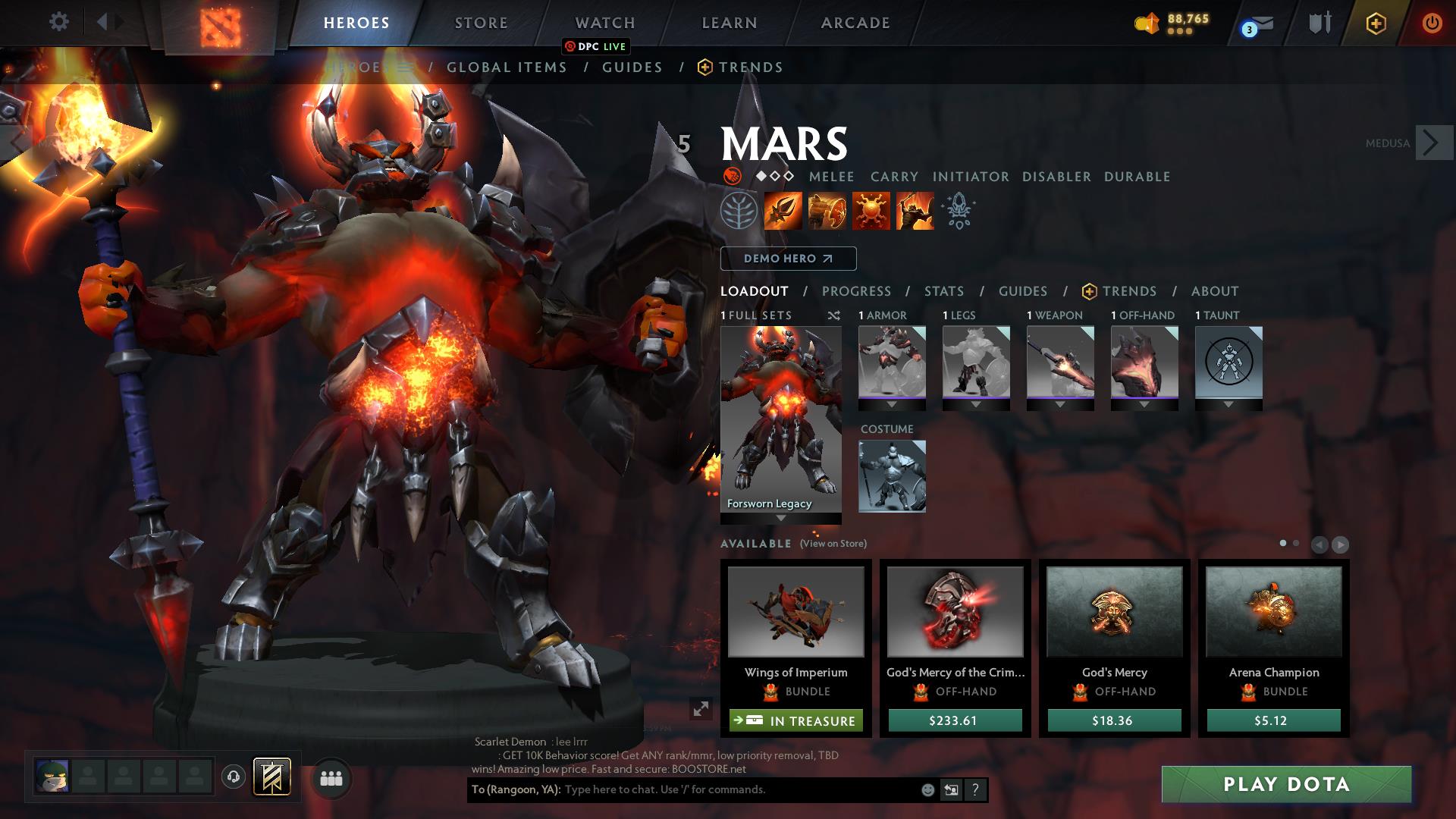Open the WATCH menu
This screenshot has width=1456, height=819.
click(604, 23)
